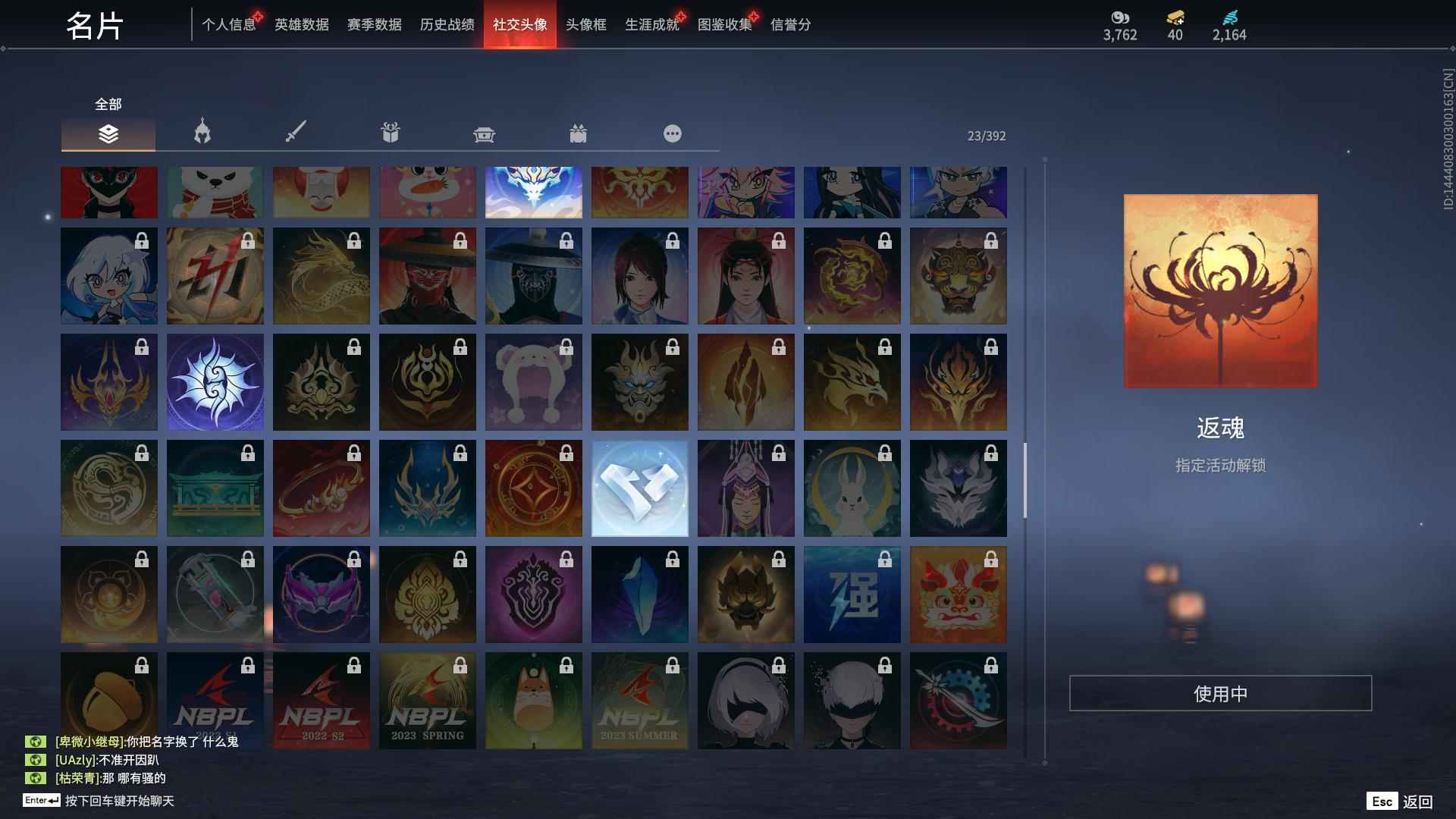Open the gift box avatar category filter
The height and width of the screenshot is (819, 1456).
pos(390,133)
